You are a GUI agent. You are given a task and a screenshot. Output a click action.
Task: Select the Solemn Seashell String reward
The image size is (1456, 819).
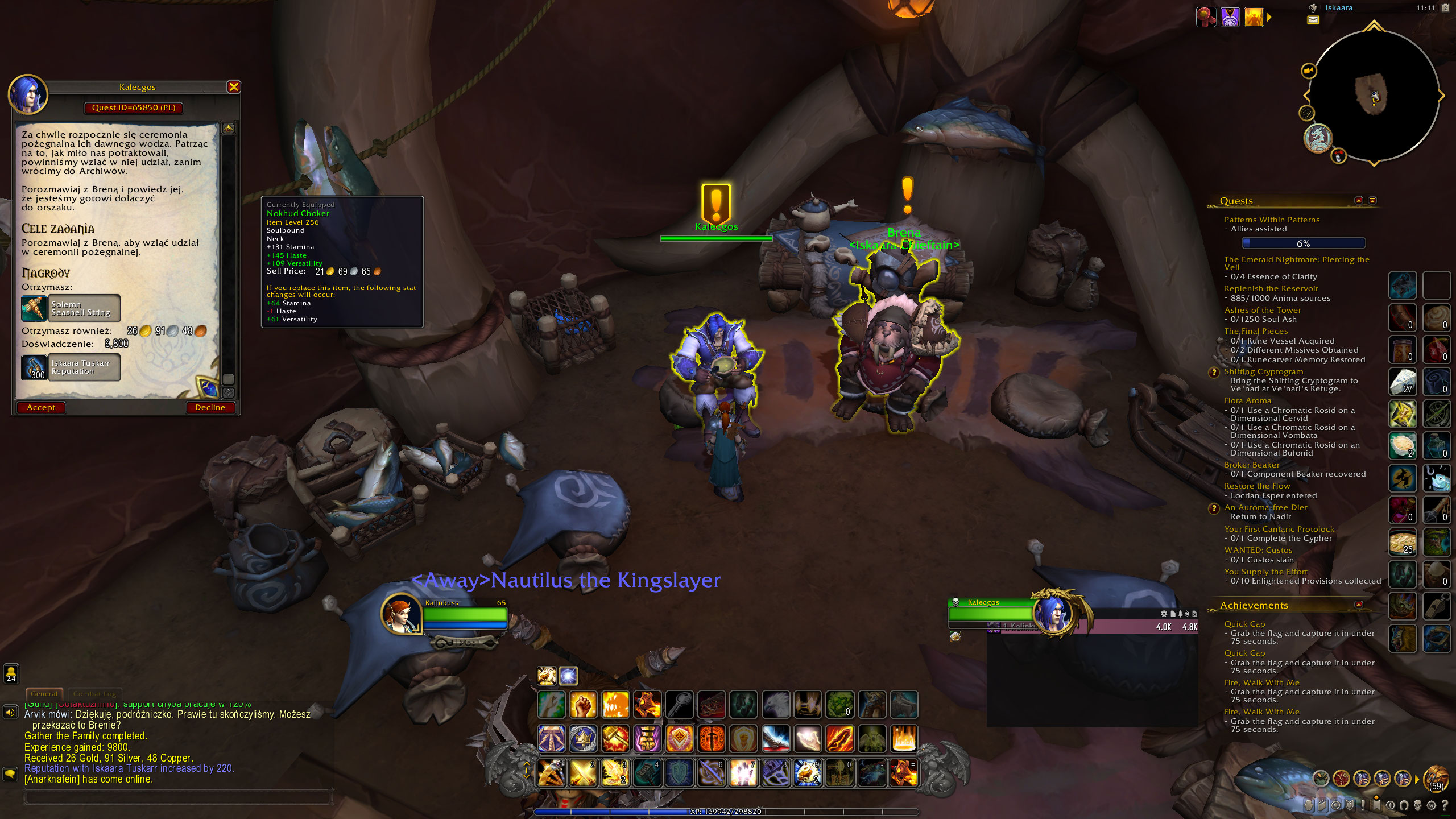tap(71, 308)
